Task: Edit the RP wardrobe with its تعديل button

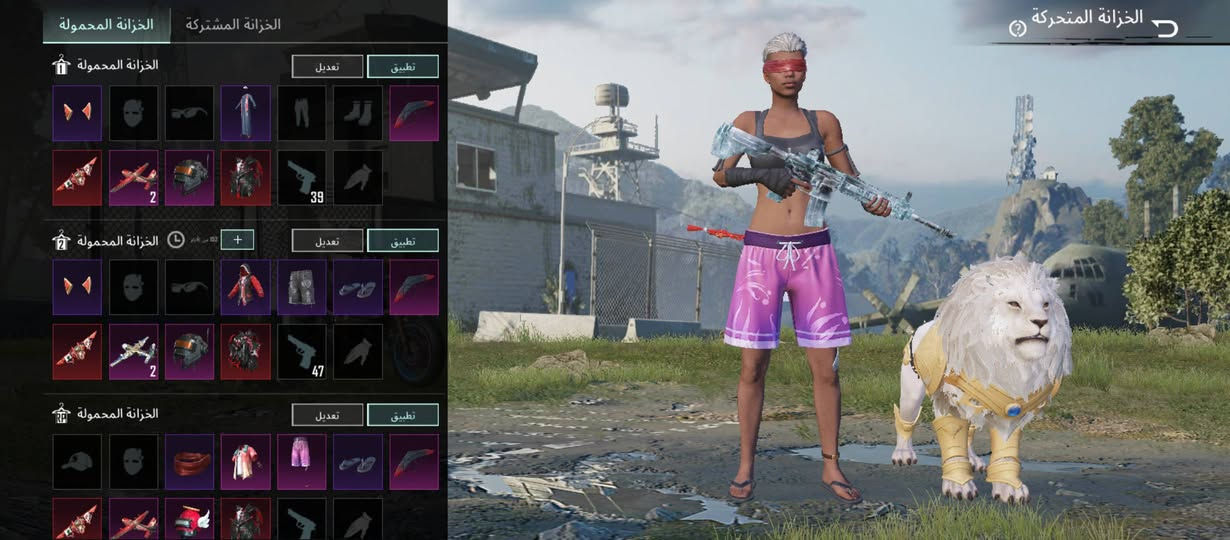Action: 327,414
